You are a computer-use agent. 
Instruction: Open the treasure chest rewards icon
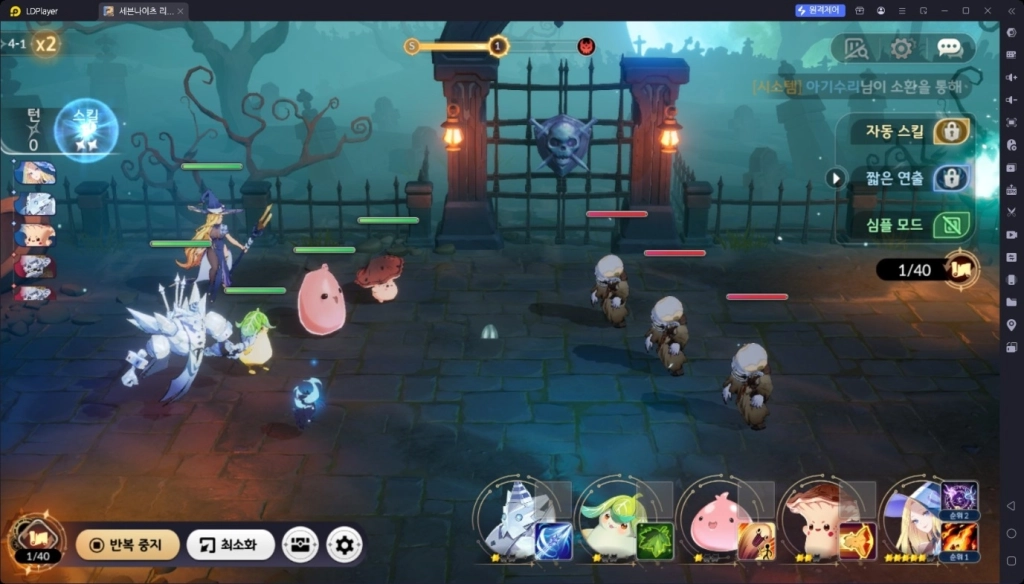300,545
